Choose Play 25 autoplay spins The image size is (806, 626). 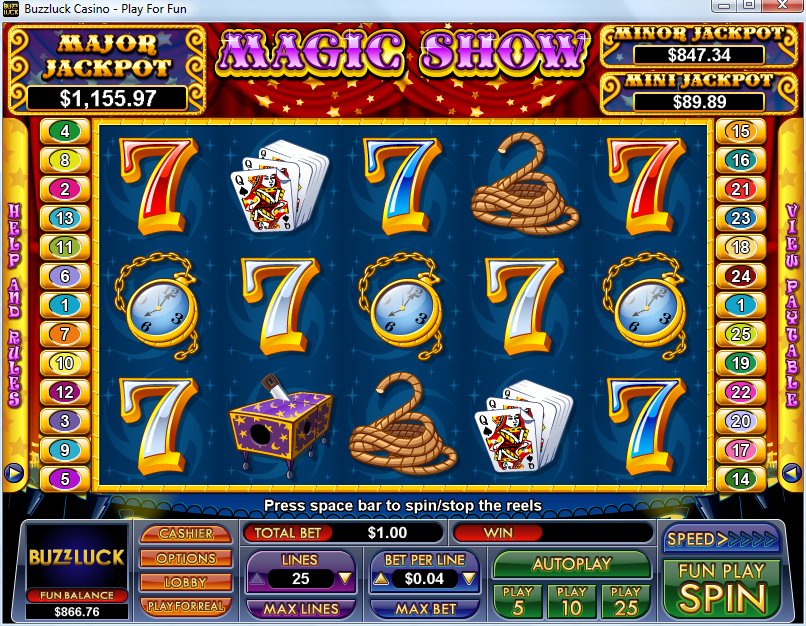click(625, 600)
